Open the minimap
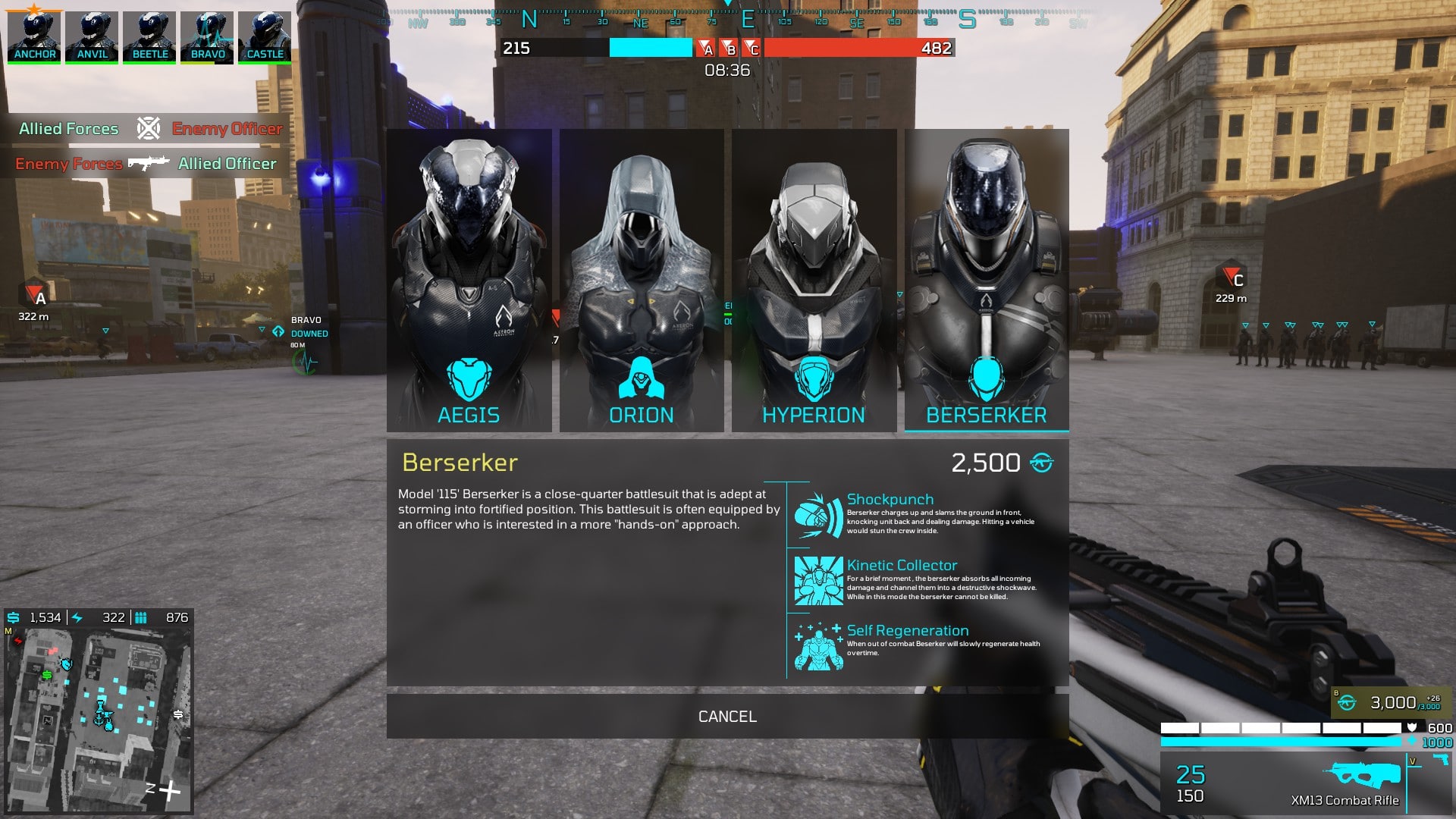This screenshot has height=819, width=1456. [99, 720]
